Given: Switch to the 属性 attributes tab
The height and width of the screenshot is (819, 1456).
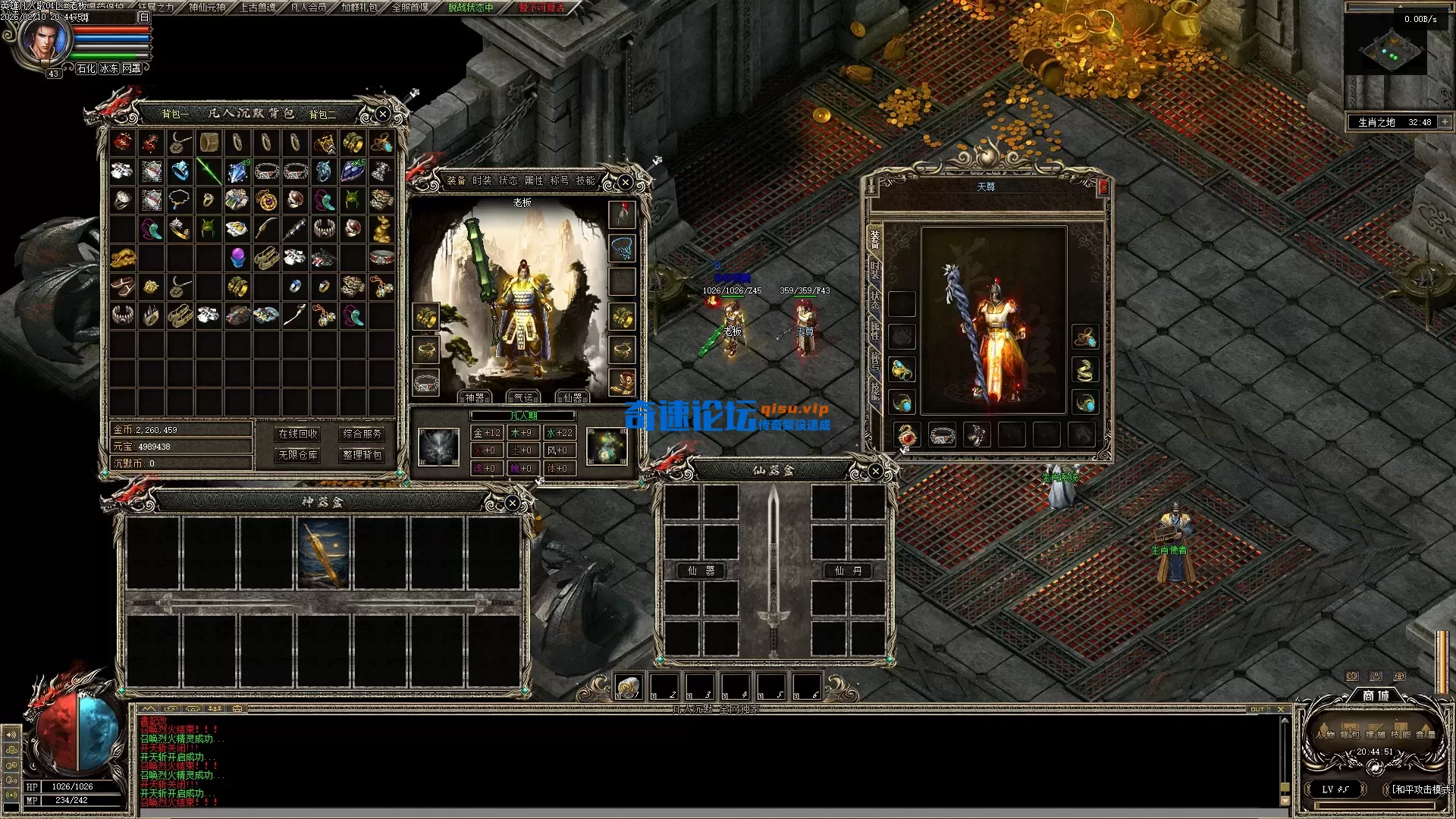Looking at the screenshot, I should click(x=534, y=180).
